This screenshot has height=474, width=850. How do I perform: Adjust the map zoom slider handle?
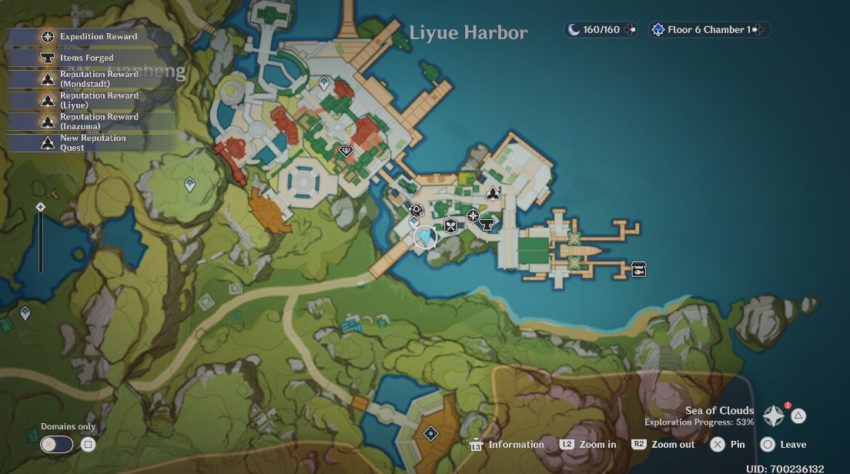point(40,207)
